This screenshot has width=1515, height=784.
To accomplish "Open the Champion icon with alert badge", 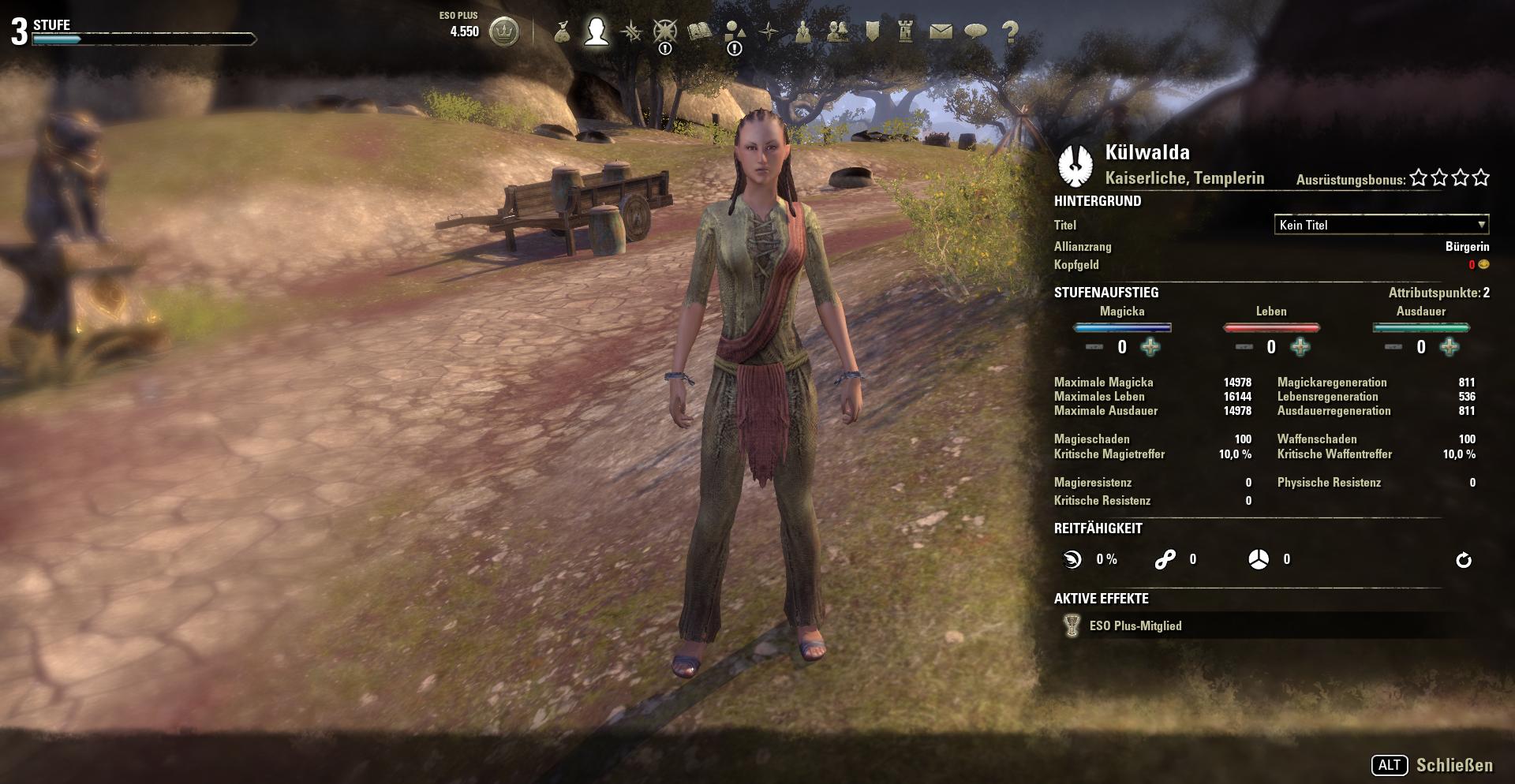I will pos(664,30).
